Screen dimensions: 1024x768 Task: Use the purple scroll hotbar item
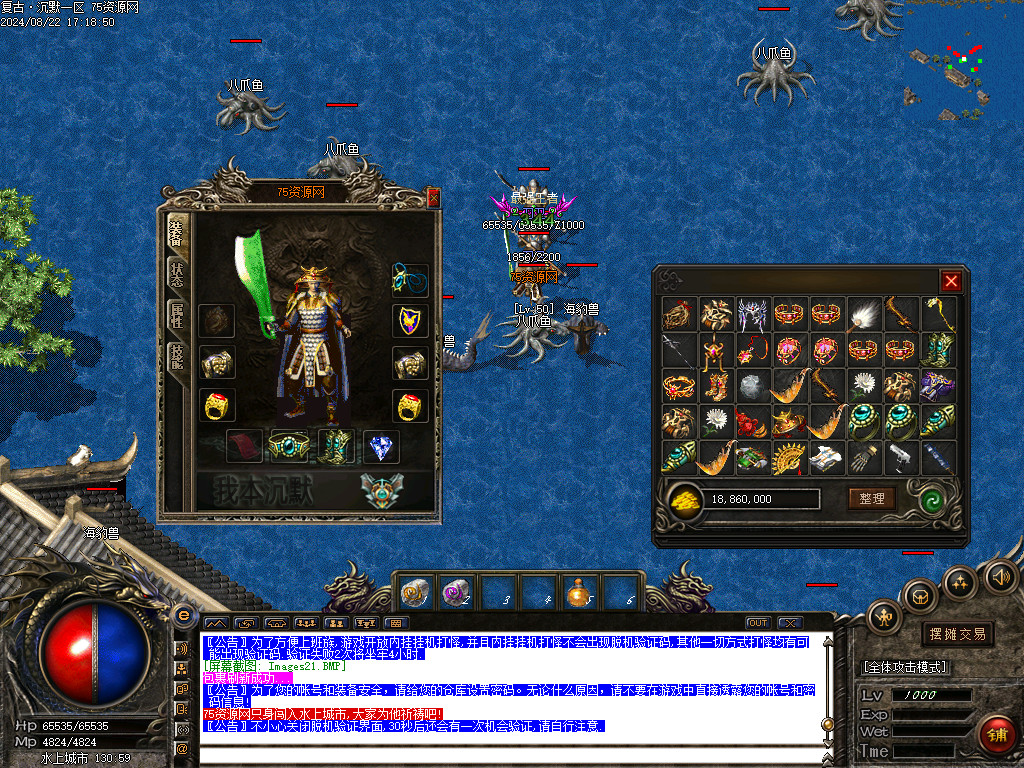tap(455, 593)
